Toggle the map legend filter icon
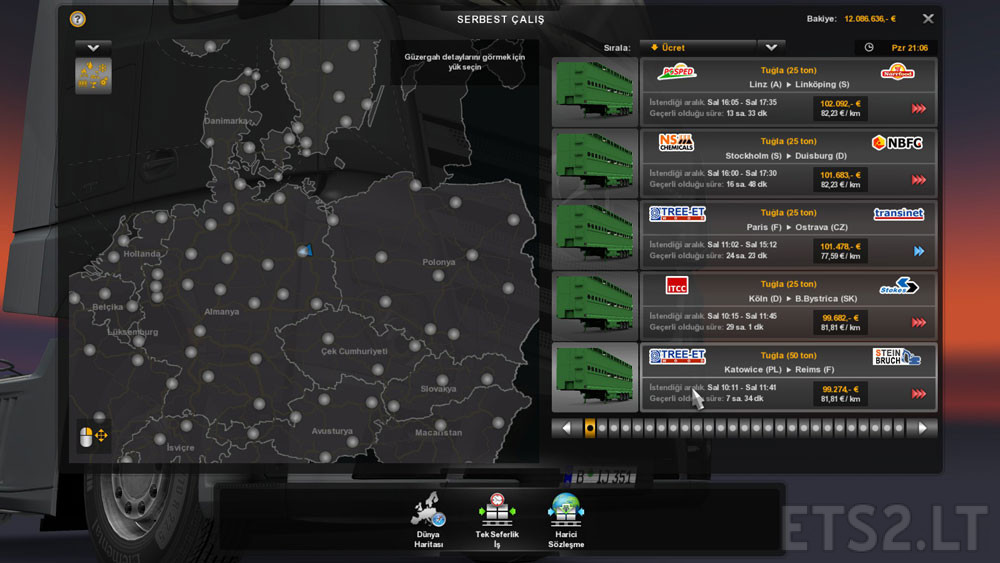1000x563 pixels. click(x=93, y=75)
